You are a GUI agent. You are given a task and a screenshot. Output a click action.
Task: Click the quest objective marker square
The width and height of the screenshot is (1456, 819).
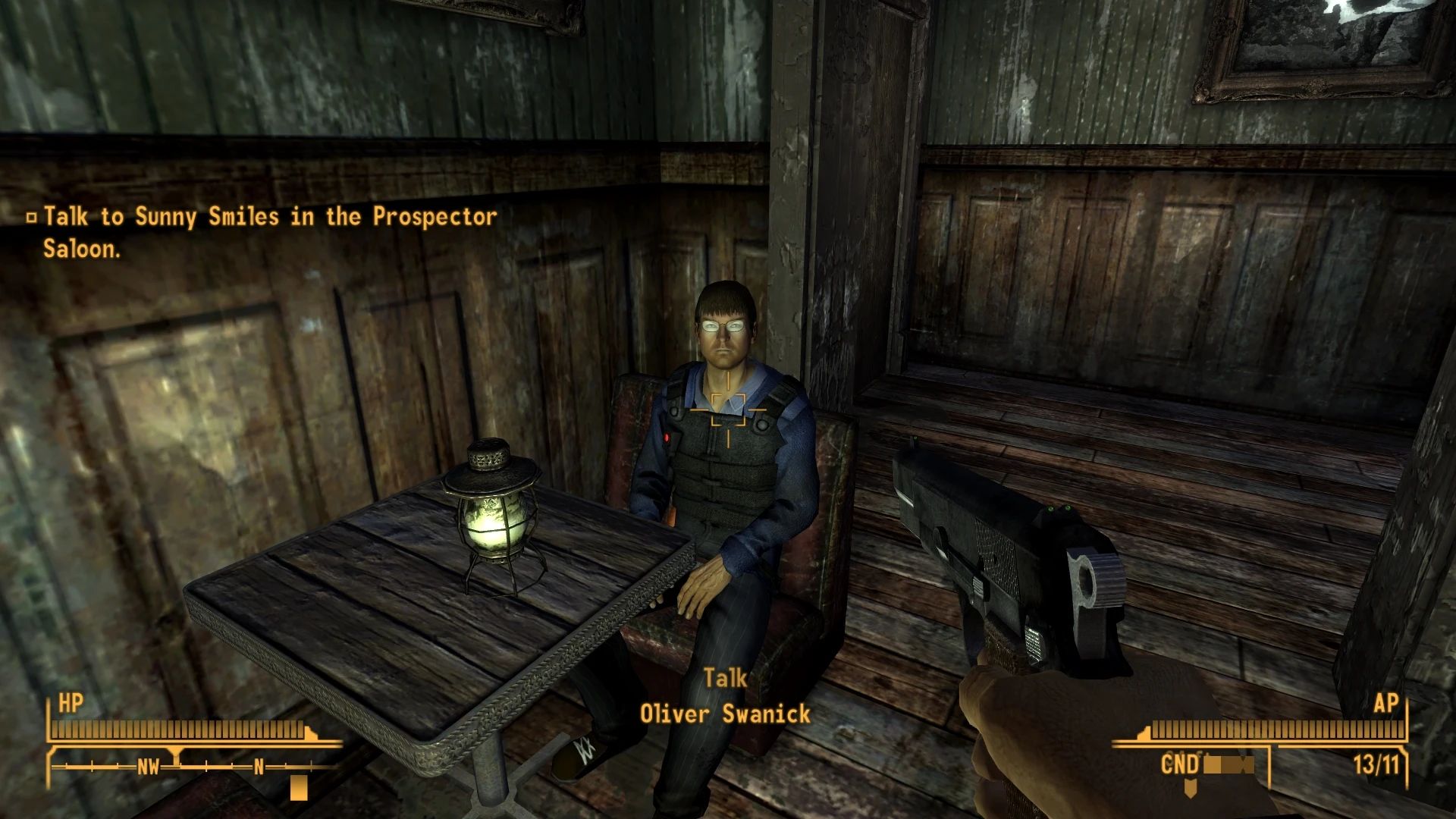point(31,218)
